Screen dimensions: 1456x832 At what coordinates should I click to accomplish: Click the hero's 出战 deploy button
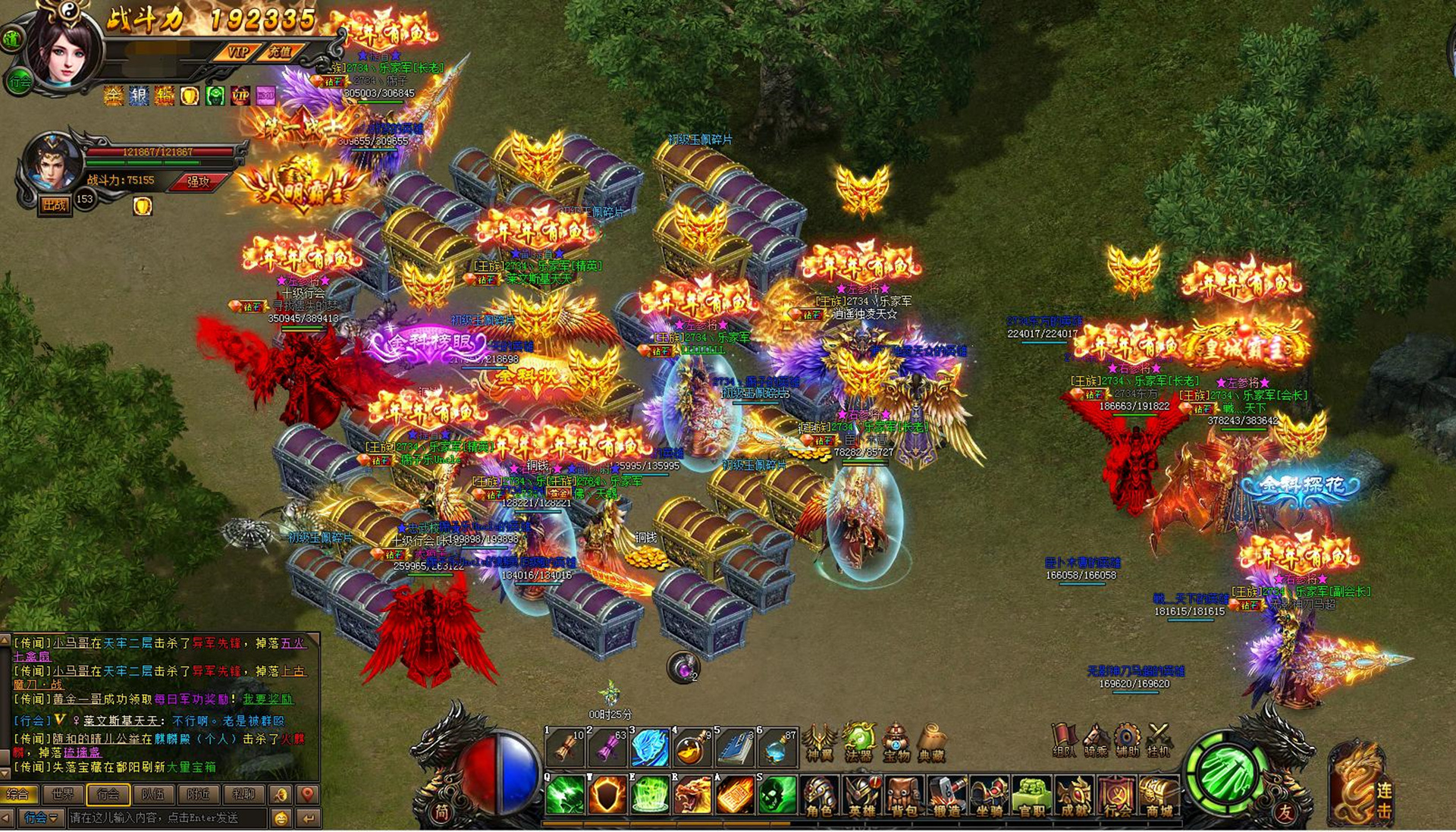55,205
